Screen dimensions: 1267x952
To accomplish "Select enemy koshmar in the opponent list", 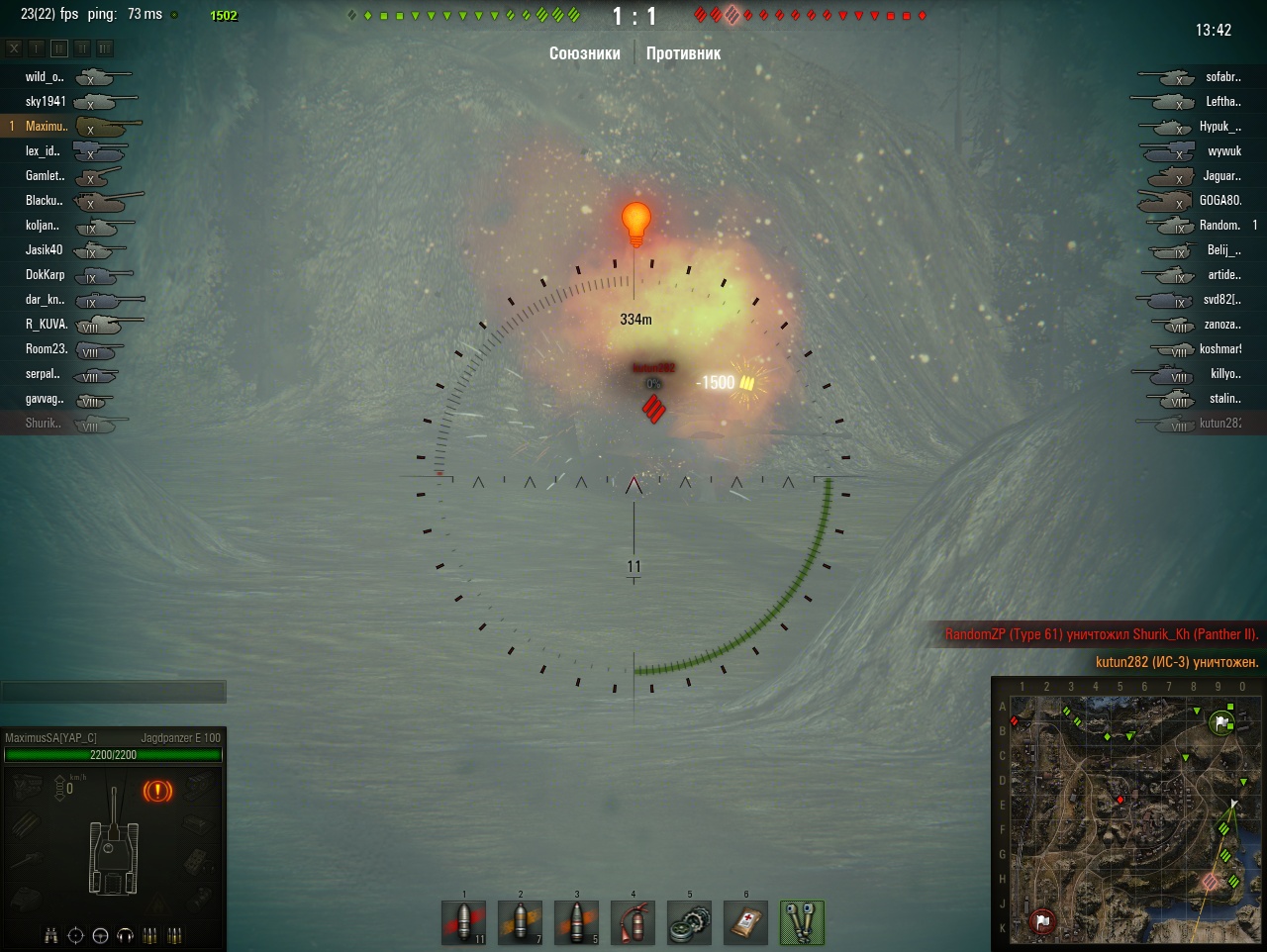I will 1219,348.
